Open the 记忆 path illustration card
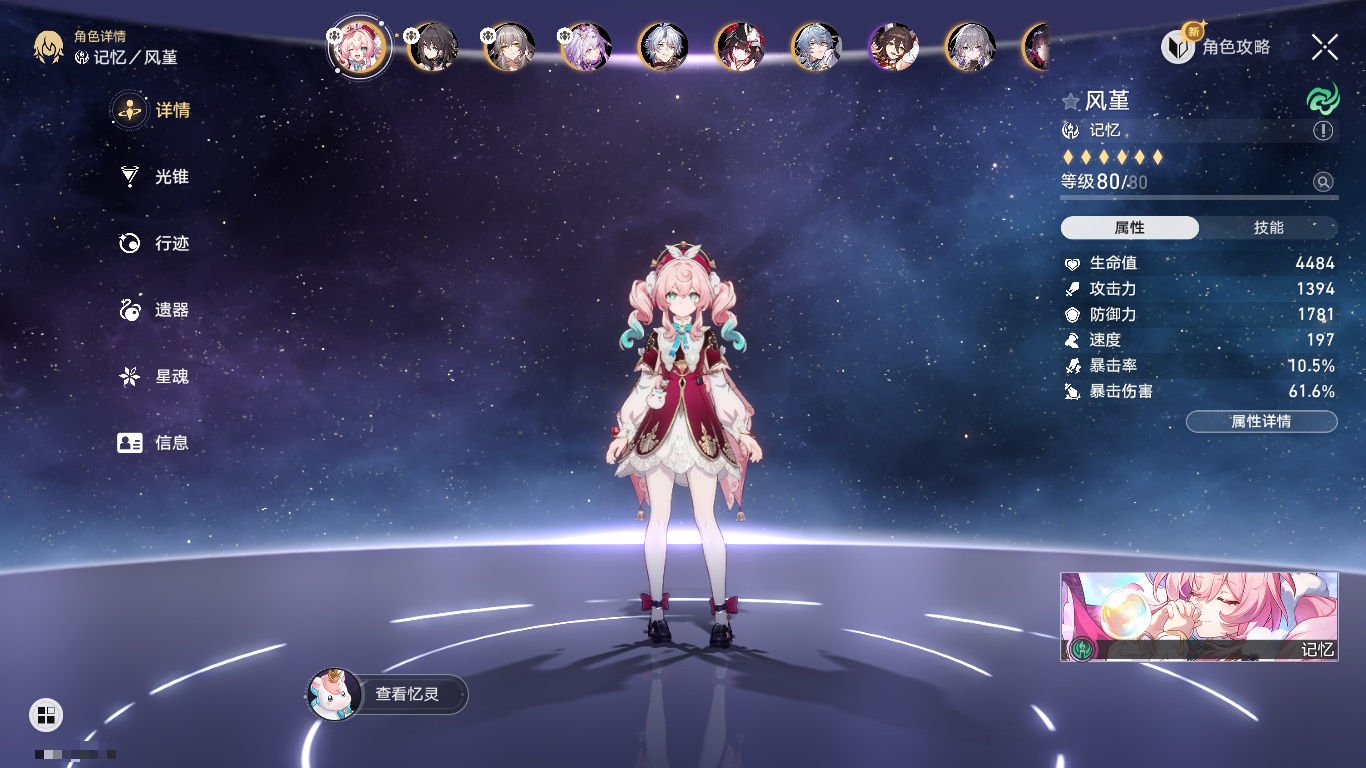Screen dimensions: 1366x768 point(1199,617)
